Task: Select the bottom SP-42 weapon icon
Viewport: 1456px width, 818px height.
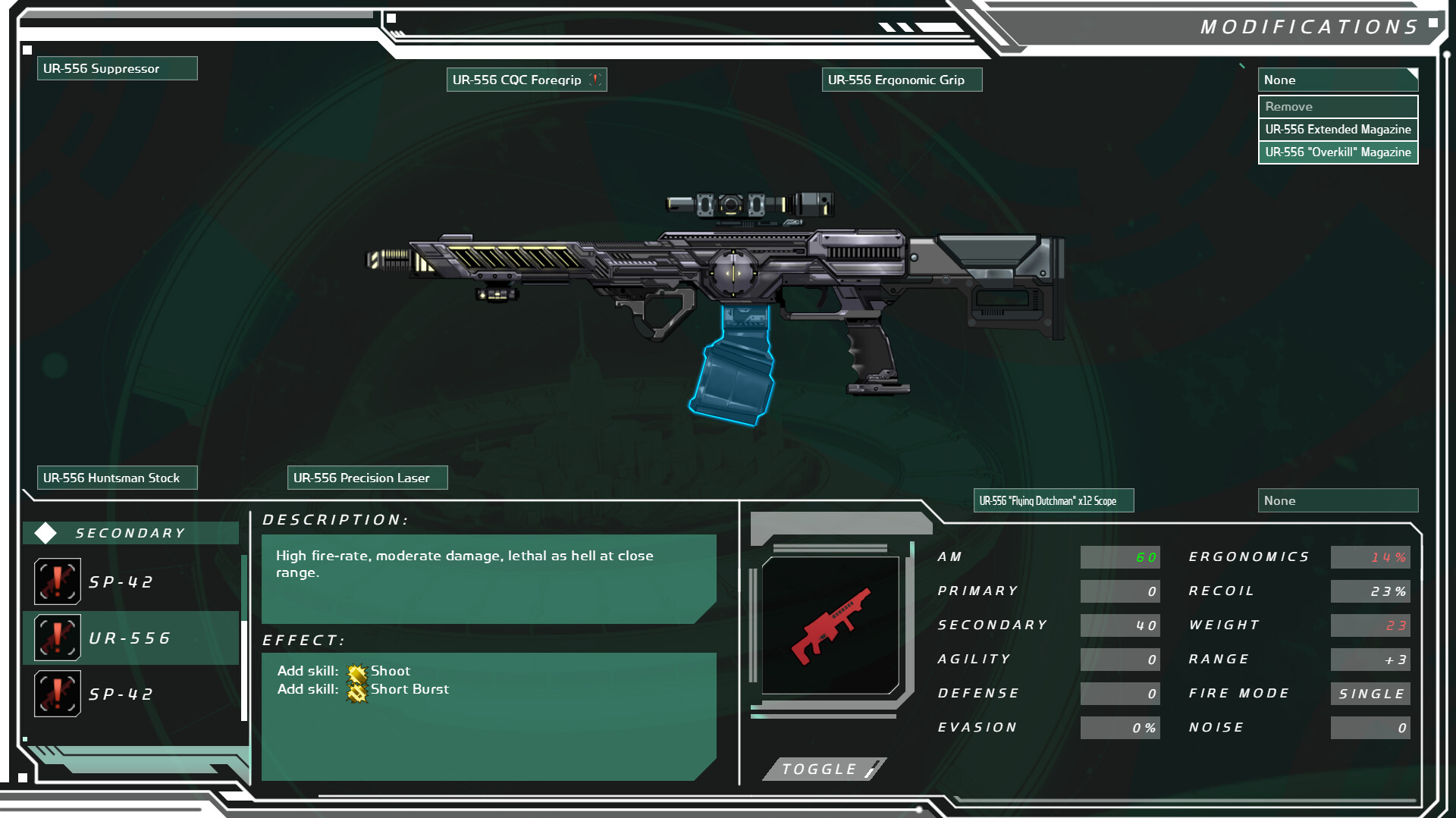Action: point(58,693)
